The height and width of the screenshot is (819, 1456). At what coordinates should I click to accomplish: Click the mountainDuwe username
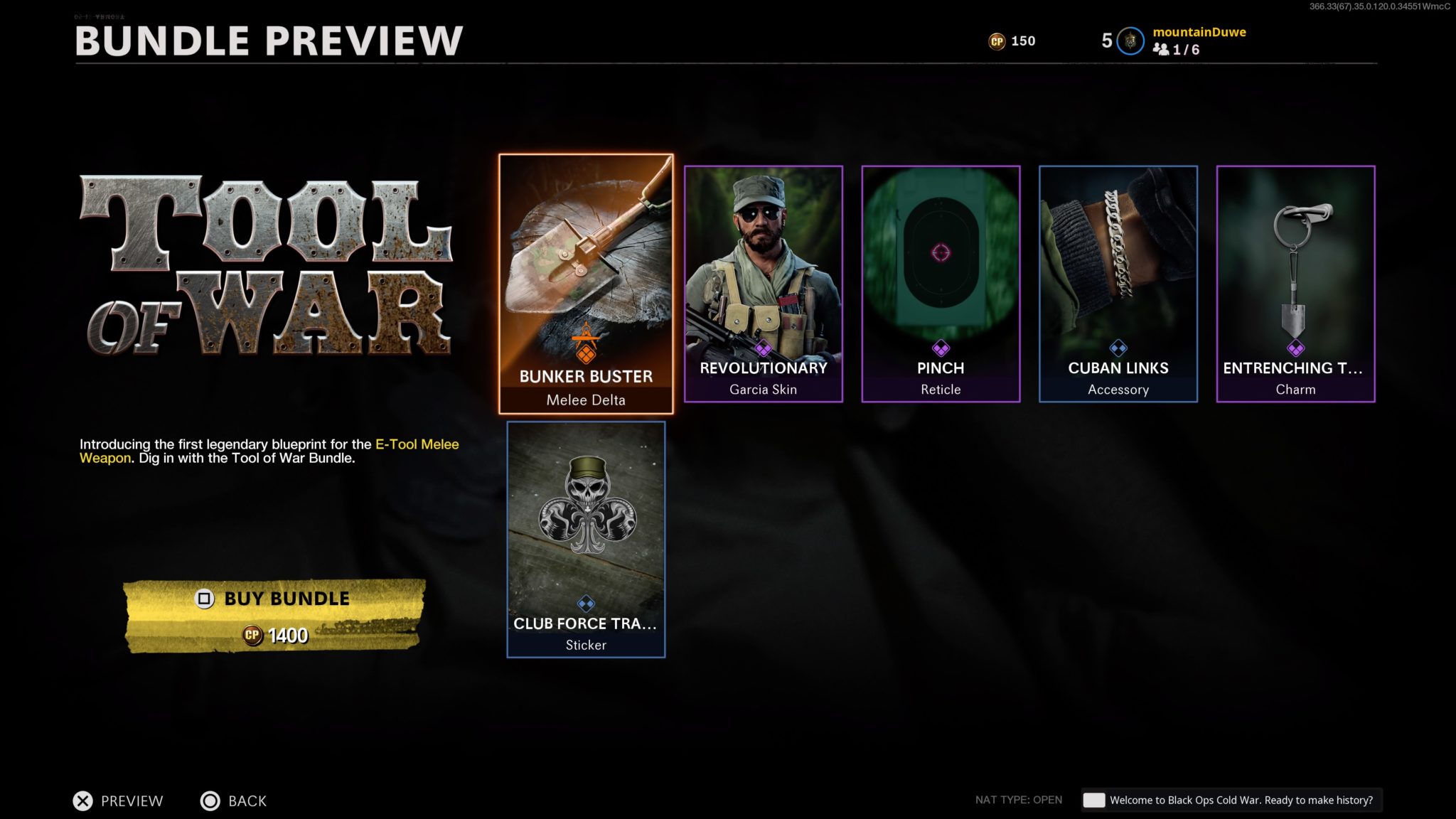point(1200,31)
